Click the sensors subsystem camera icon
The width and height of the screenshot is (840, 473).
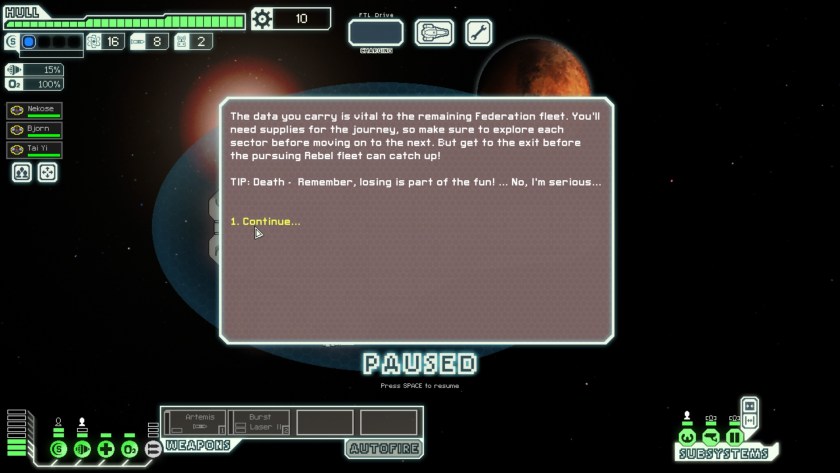(x=711, y=437)
